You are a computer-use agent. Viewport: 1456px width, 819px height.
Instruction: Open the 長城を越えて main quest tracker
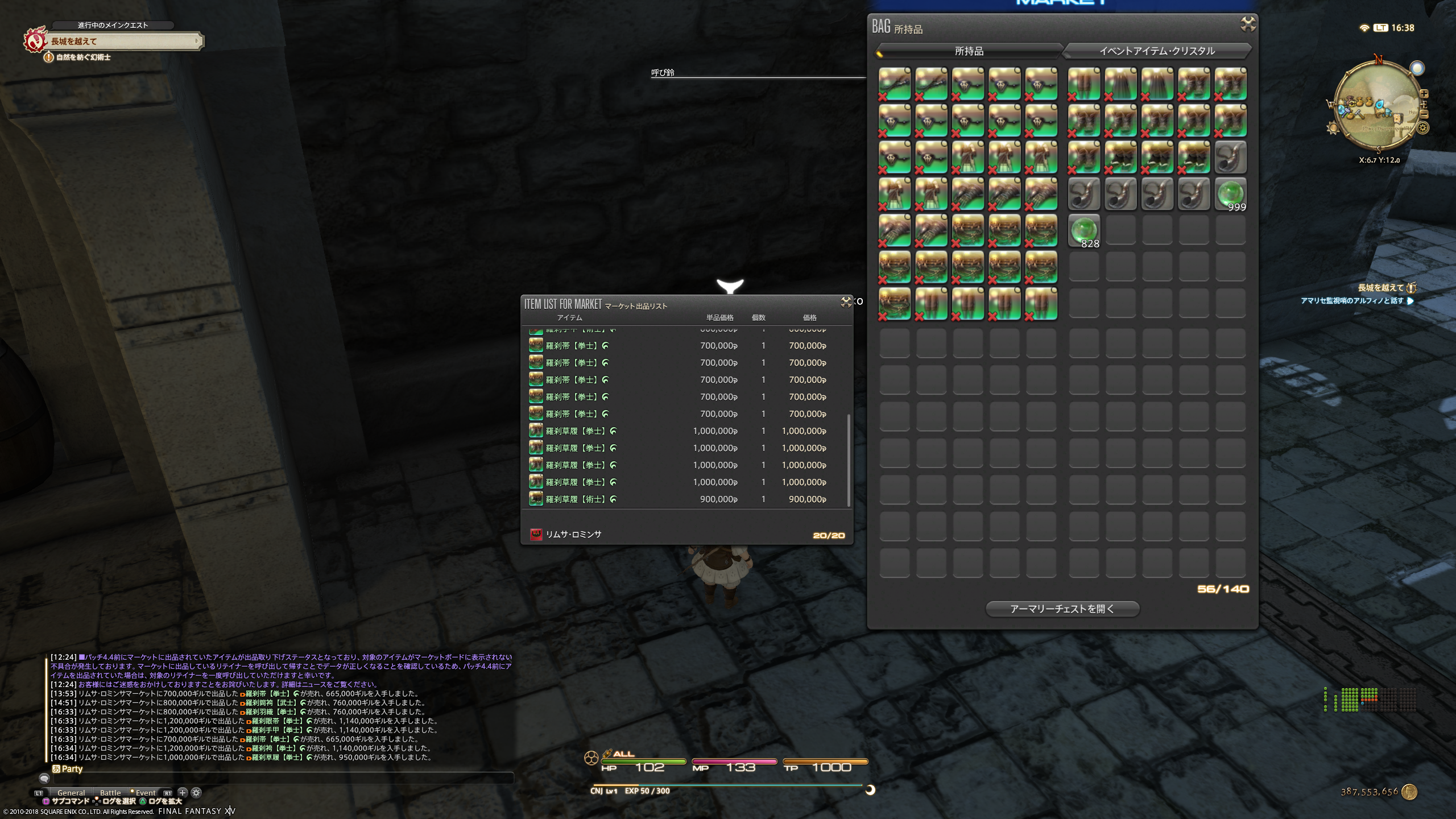pos(122,41)
